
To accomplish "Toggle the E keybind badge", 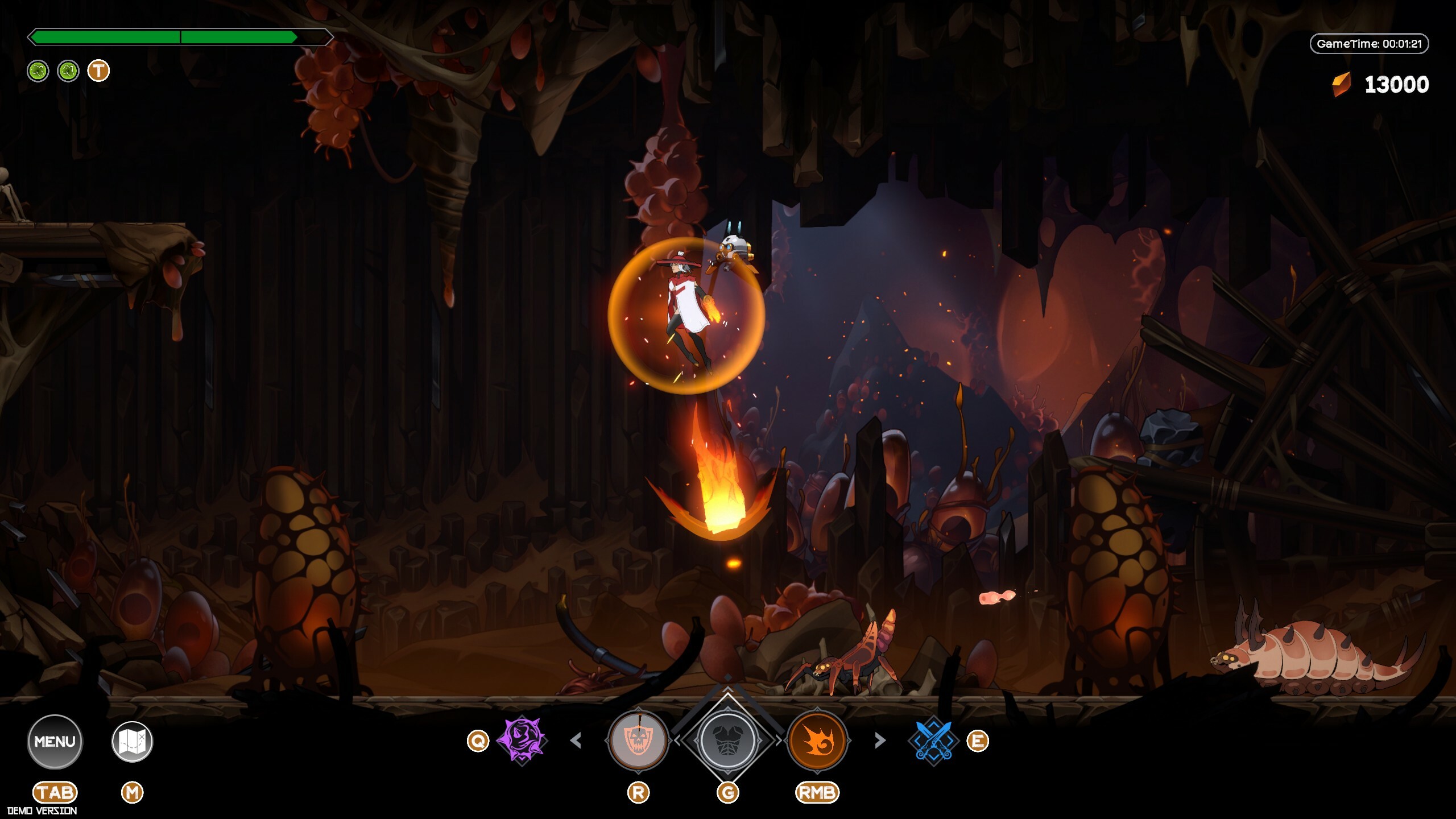I will pos(979,741).
